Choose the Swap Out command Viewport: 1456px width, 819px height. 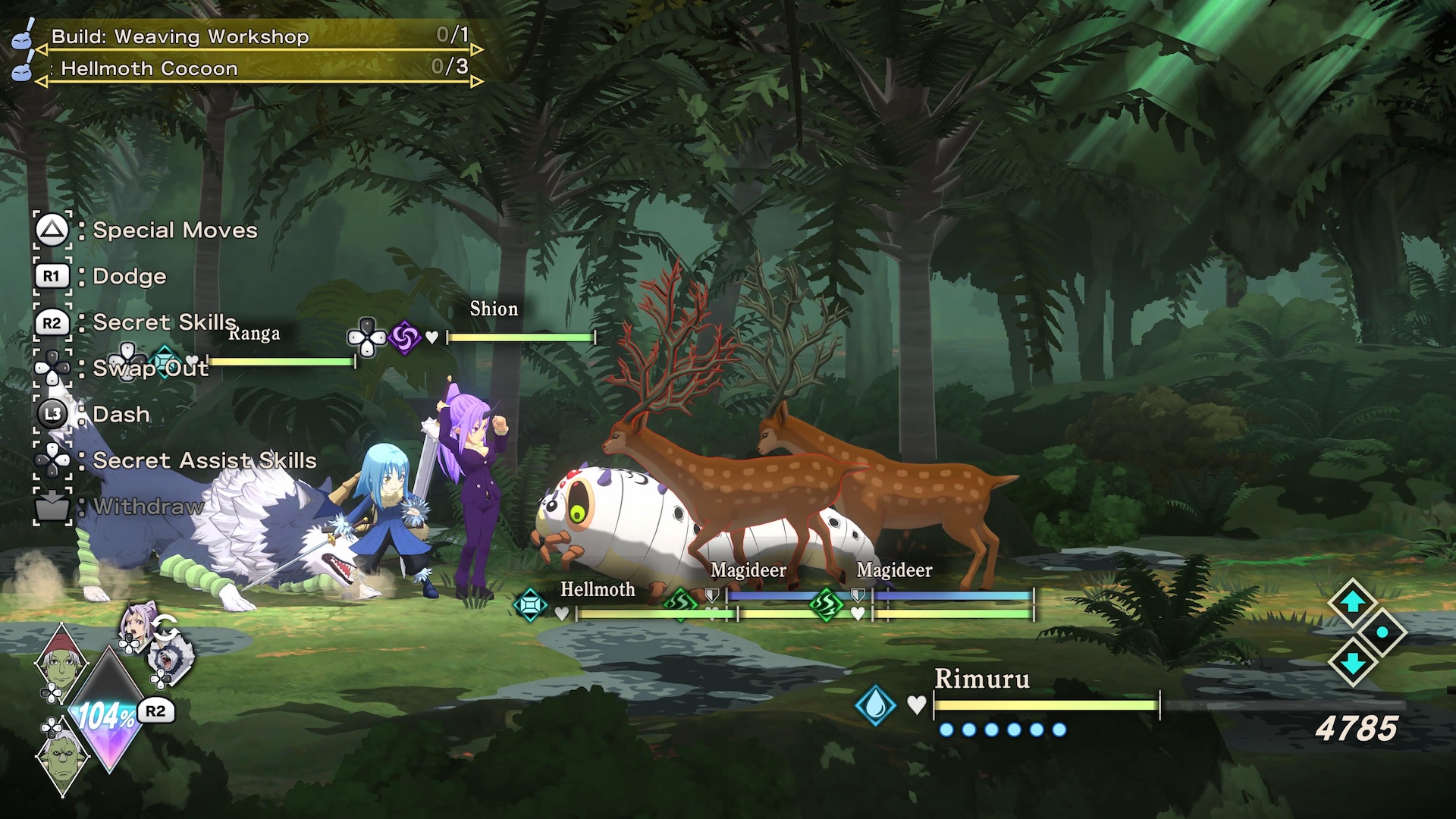pos(150,369)
